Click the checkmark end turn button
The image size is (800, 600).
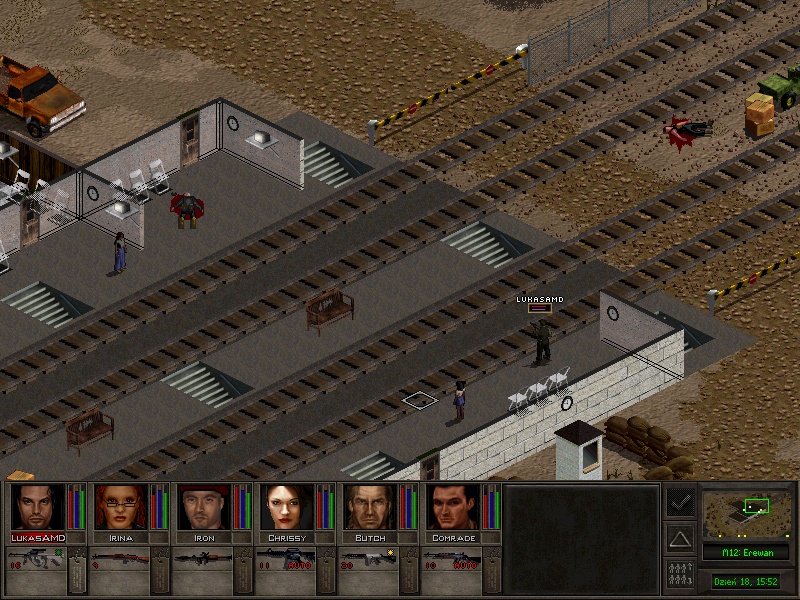[680, 502]
